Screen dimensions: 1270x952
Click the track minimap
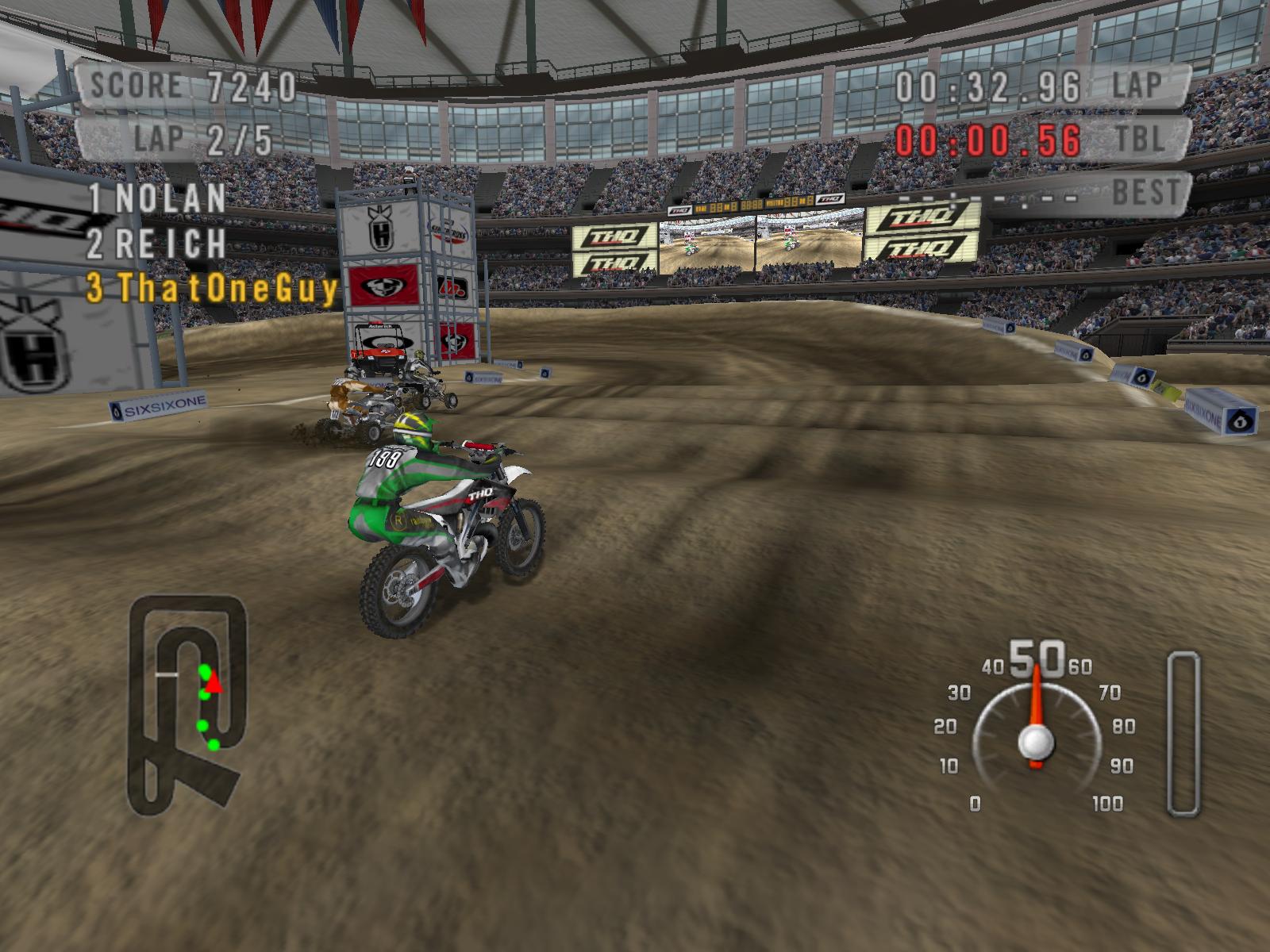[x=187, y=706]
